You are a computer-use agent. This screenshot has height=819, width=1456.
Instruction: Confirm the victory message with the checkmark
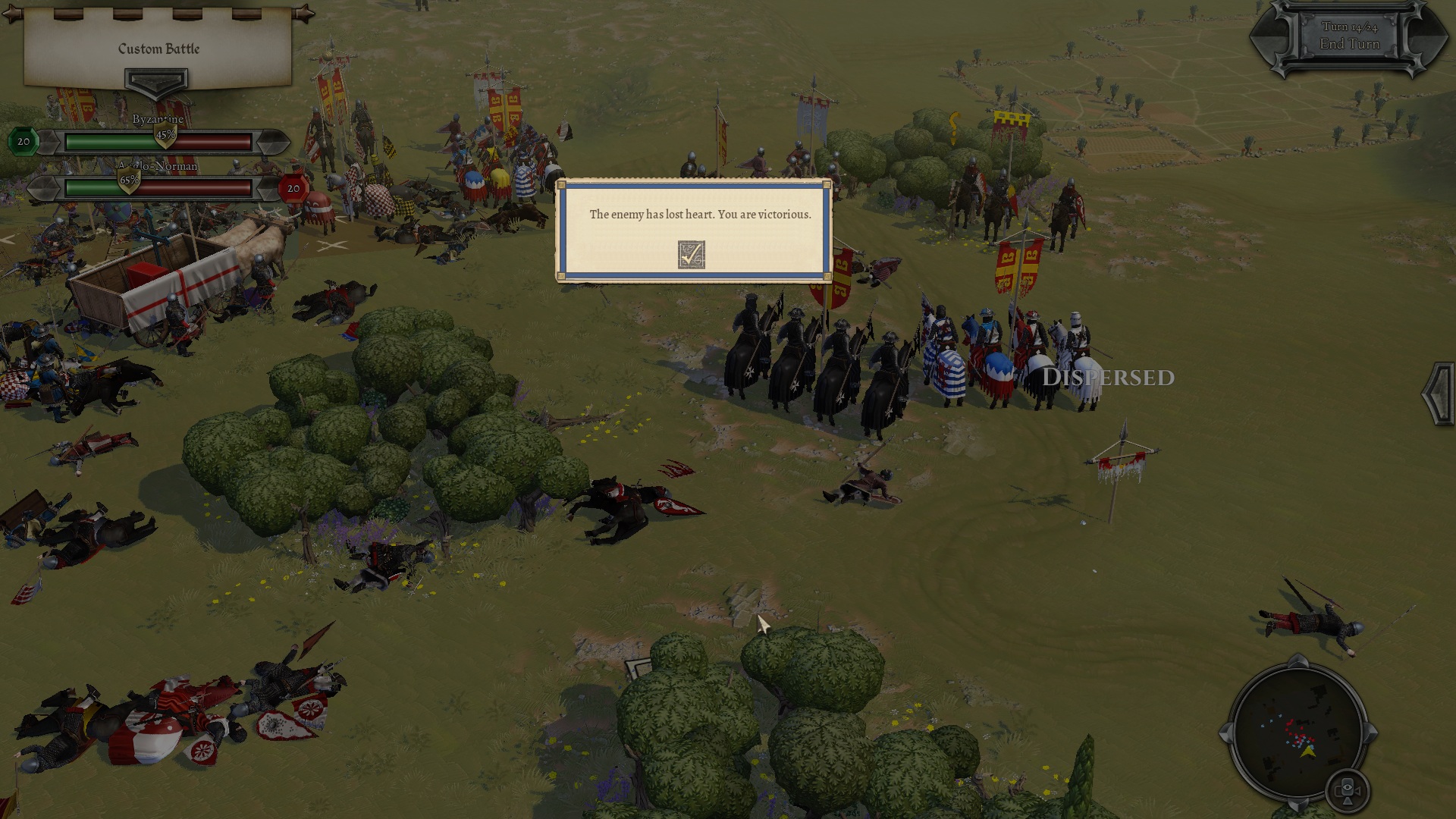point(691,255)
